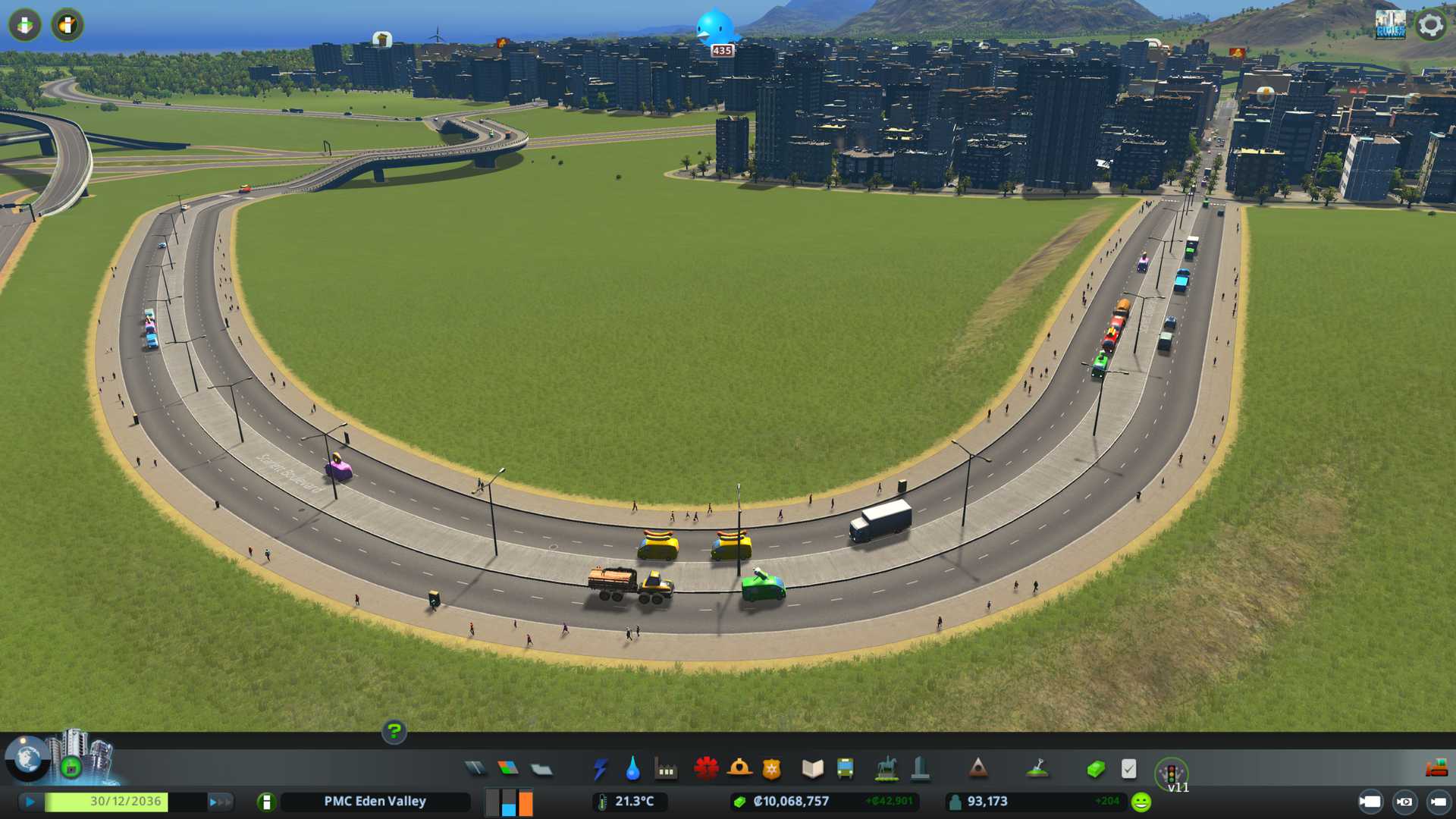Open the Education book menu

click(x=812, y=769)
